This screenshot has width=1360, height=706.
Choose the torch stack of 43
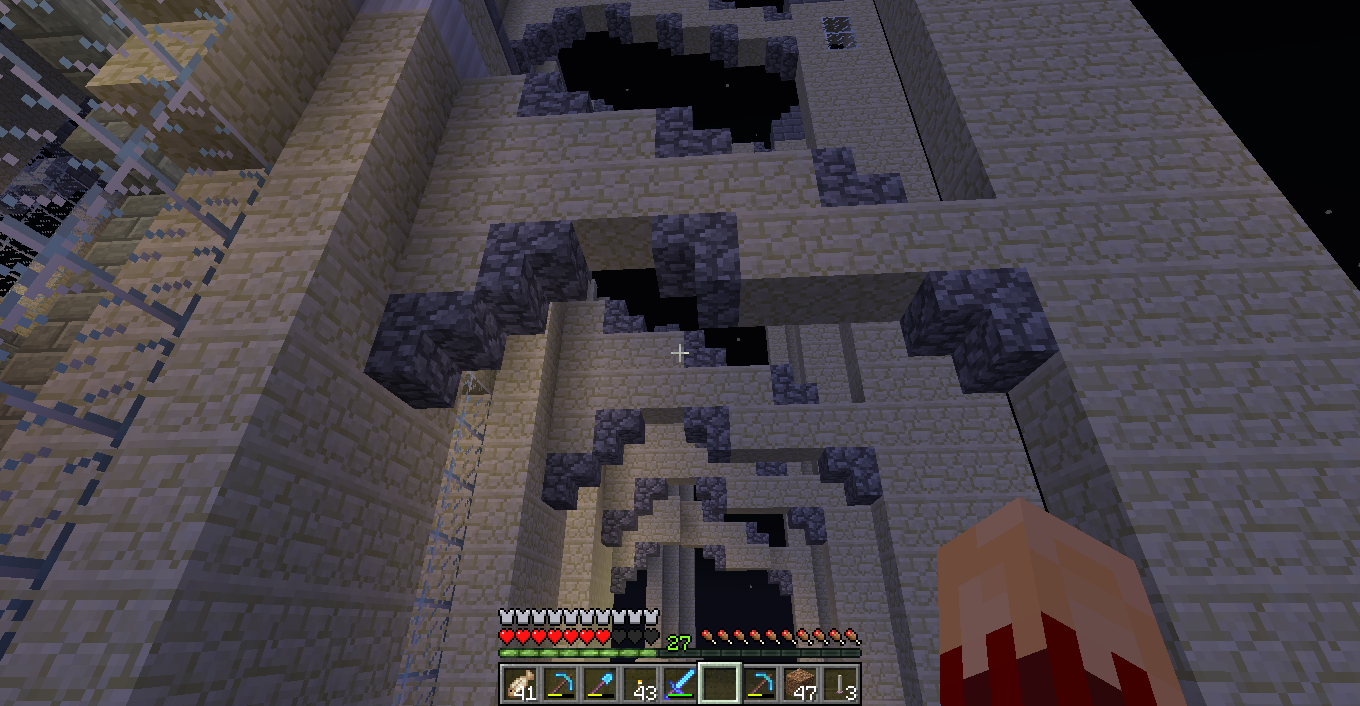(x=640, y=684)
